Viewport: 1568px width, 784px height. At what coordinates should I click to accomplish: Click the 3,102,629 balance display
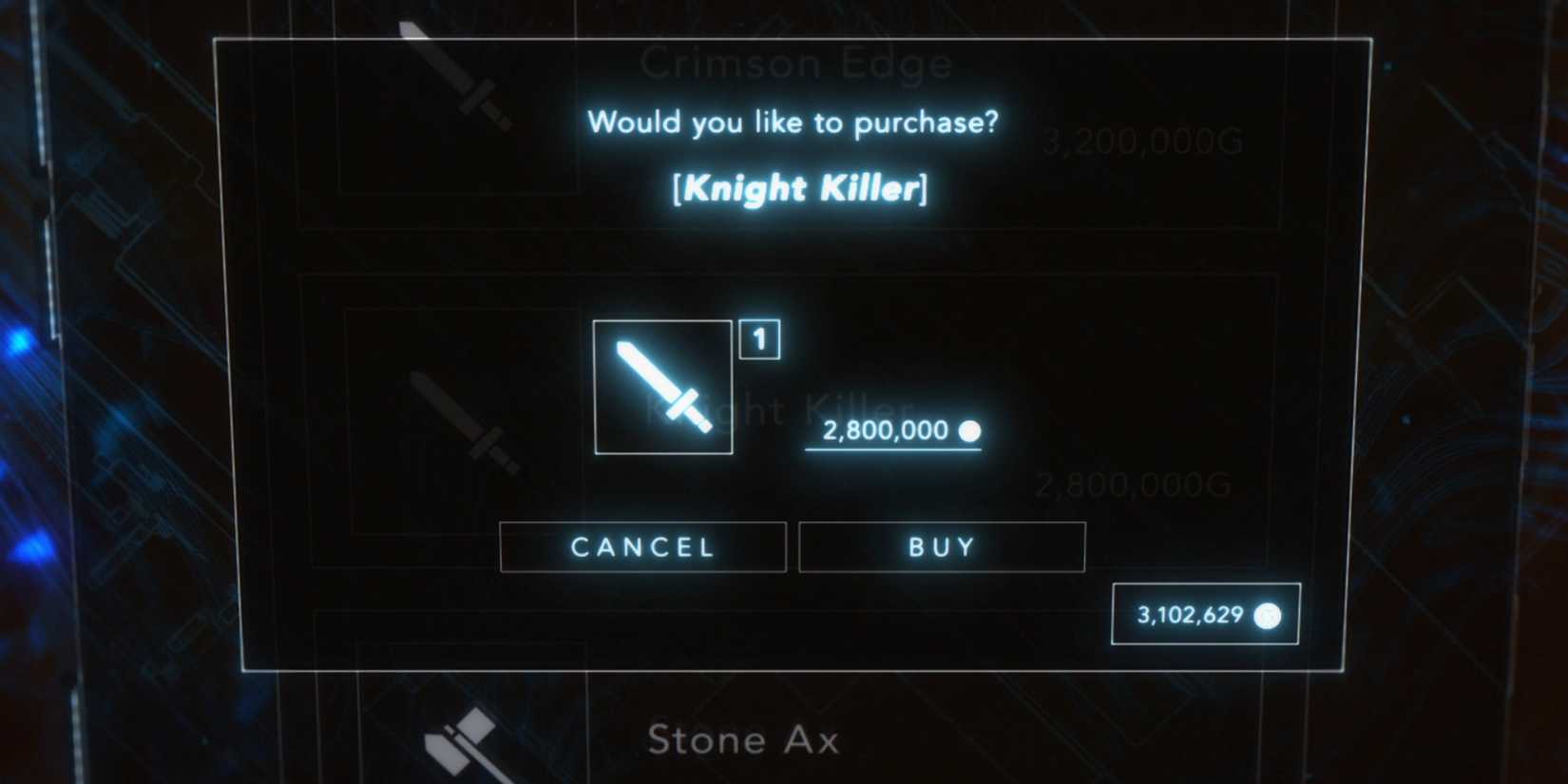pyautogui.click(x=1205, y=615)
